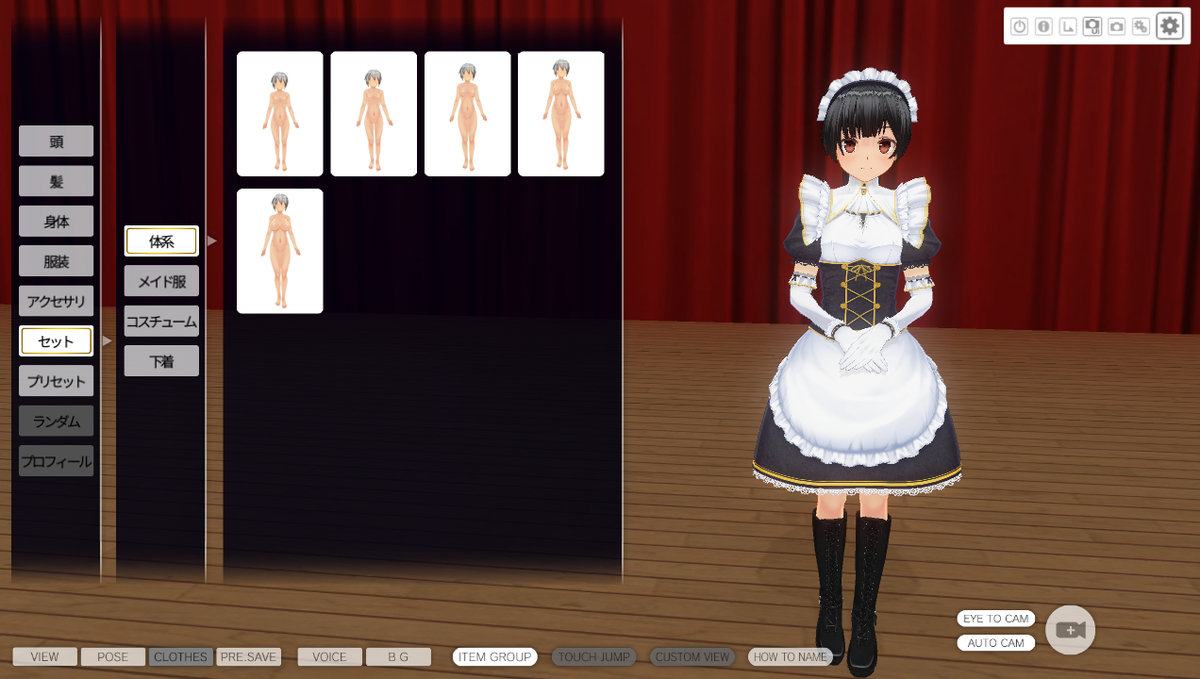Click the power icon to exit
The image size is (1200, 679).
pyautogui.click(x=1019, y=27)
